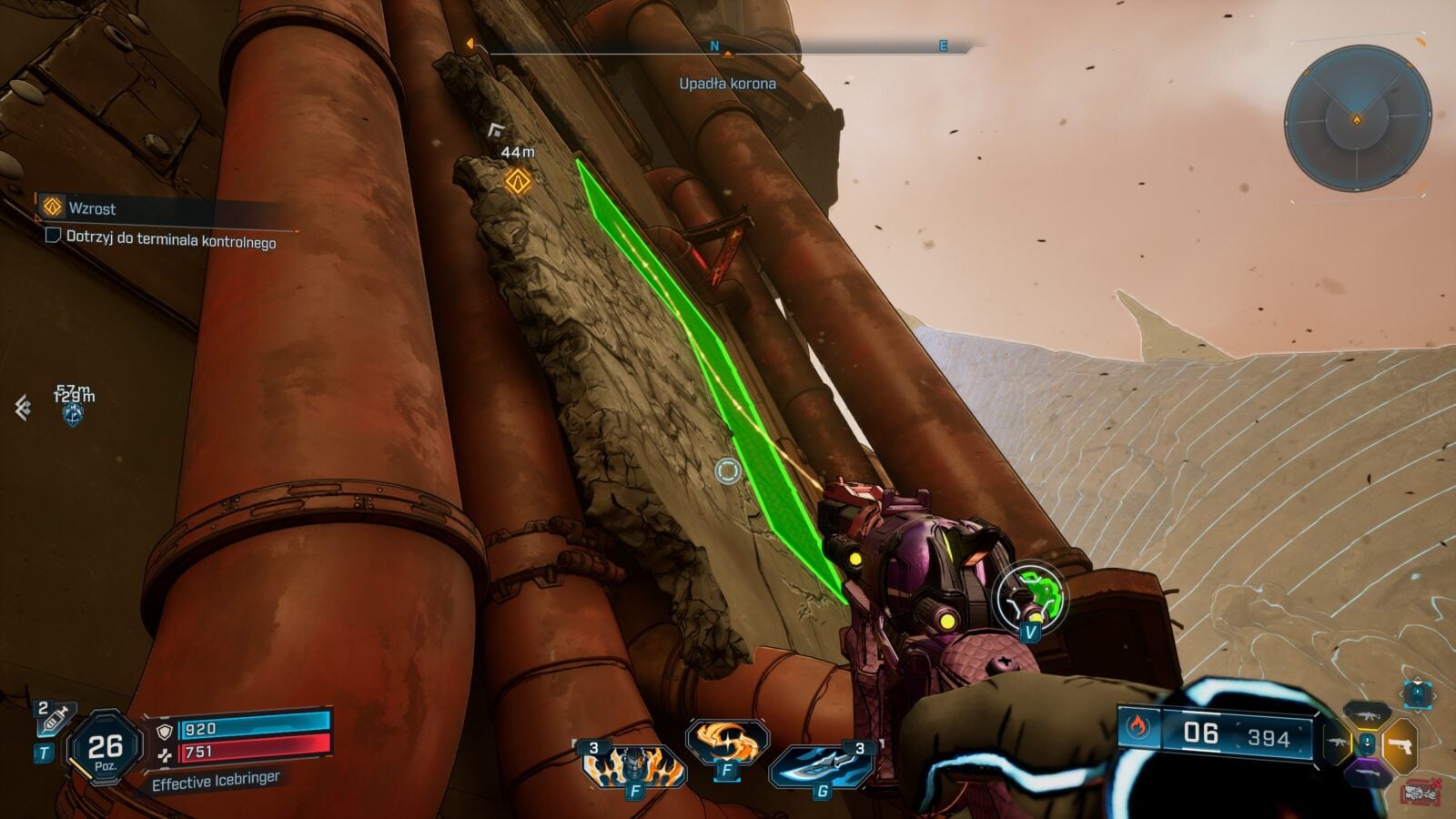Select the Wzrost quest tracker
This screenshot has width=1456, height=819.
92,208
